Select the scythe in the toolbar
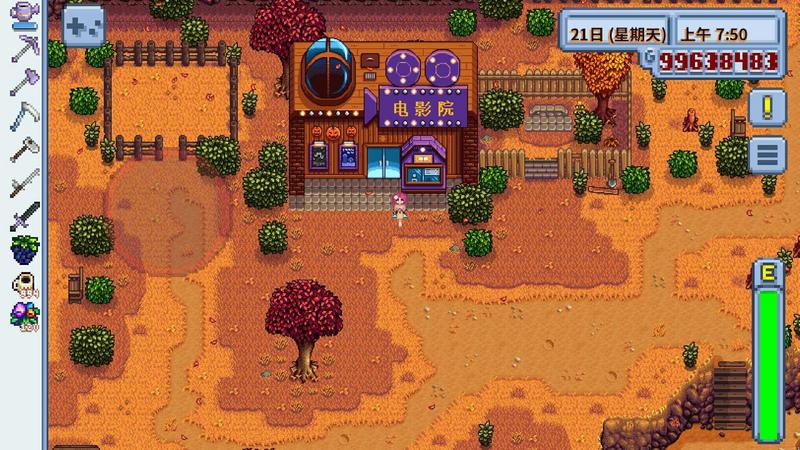800x450 pixels. [23, 116]
